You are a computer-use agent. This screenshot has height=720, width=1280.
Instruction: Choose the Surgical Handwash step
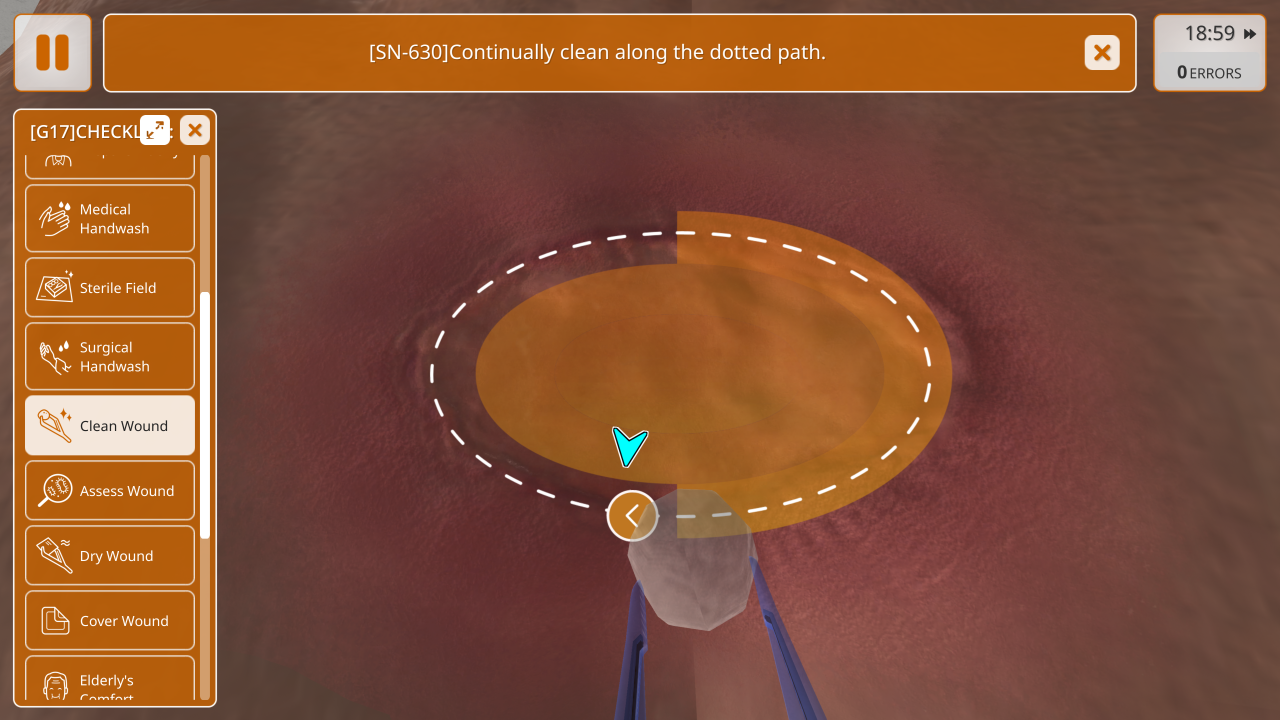[x=110, y=356]
